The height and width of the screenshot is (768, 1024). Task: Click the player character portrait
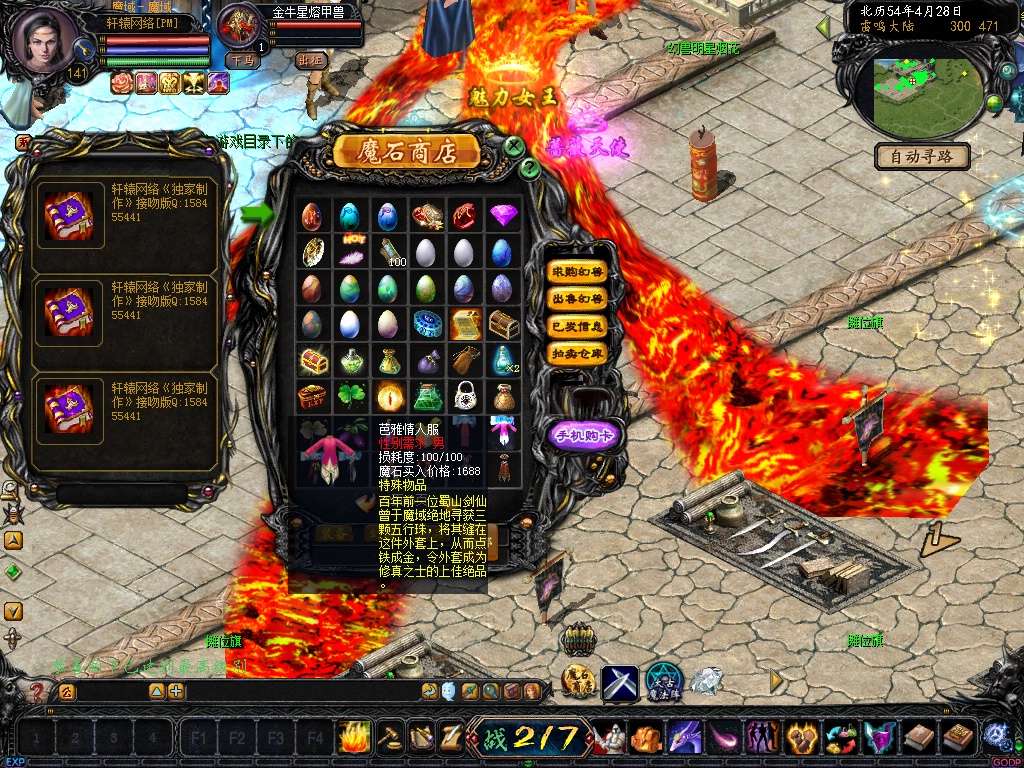[45, 40]
